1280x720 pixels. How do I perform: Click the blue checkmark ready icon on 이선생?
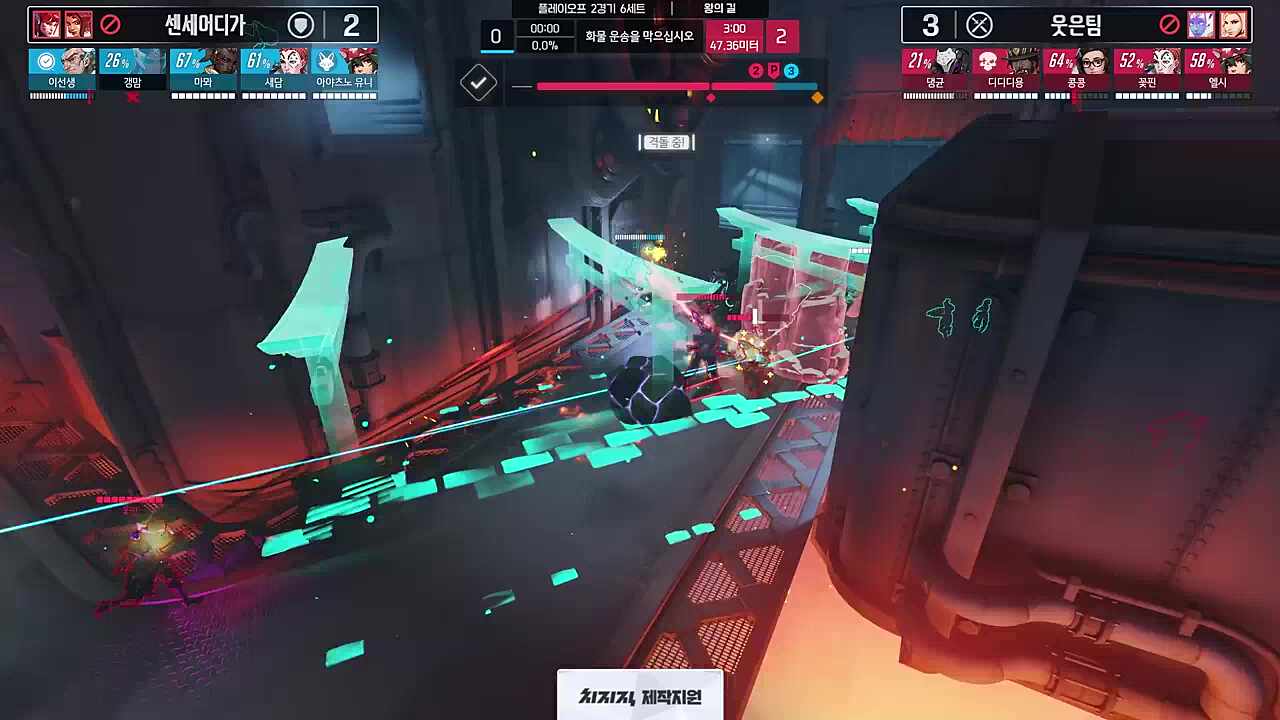click(x=45, y=61)
